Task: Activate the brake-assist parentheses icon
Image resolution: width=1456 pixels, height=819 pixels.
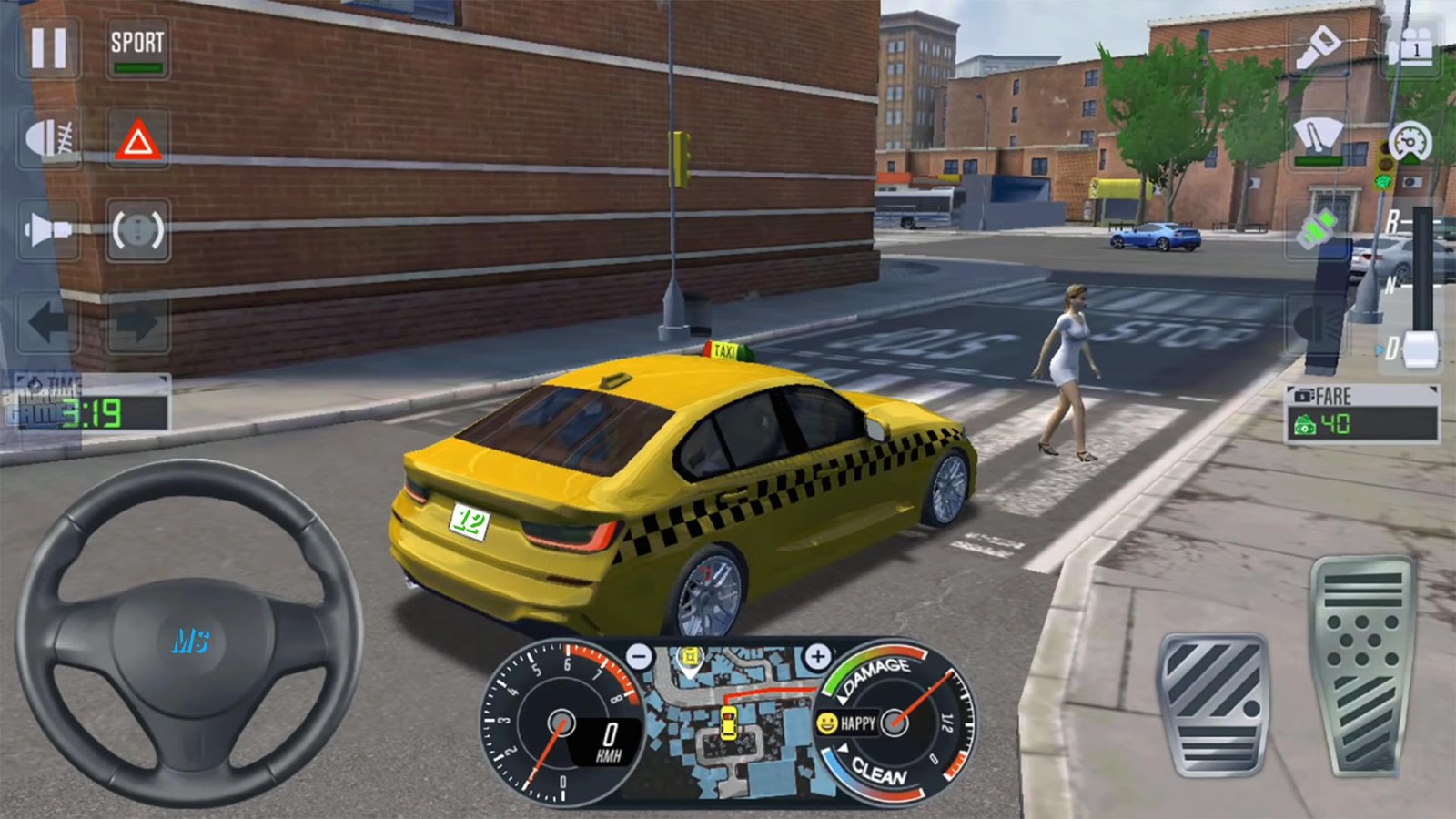Action: point(137,230)
